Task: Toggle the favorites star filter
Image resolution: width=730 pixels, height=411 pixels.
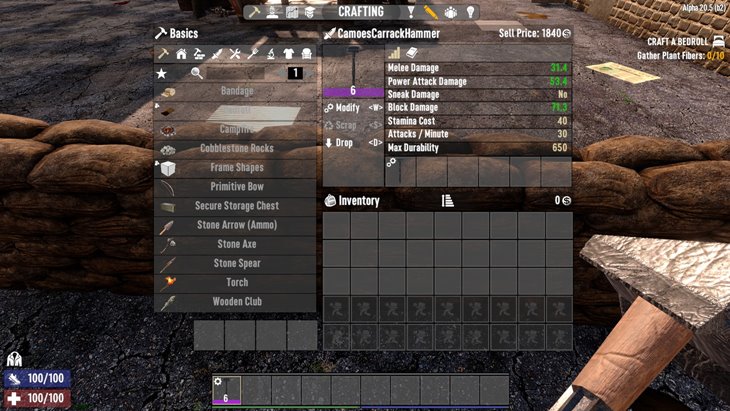Action: 162,73
